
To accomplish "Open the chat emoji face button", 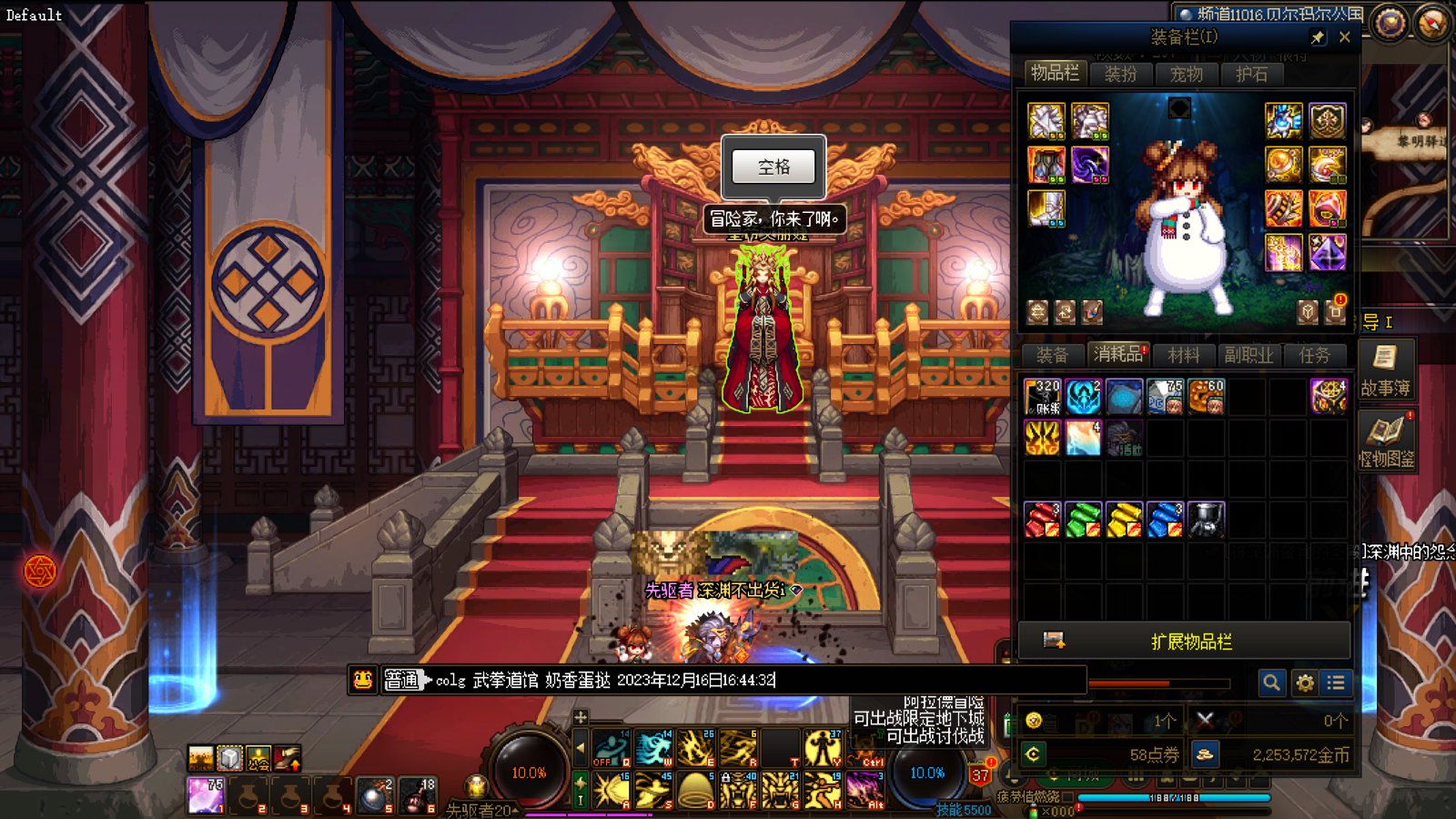I will 363,680.
